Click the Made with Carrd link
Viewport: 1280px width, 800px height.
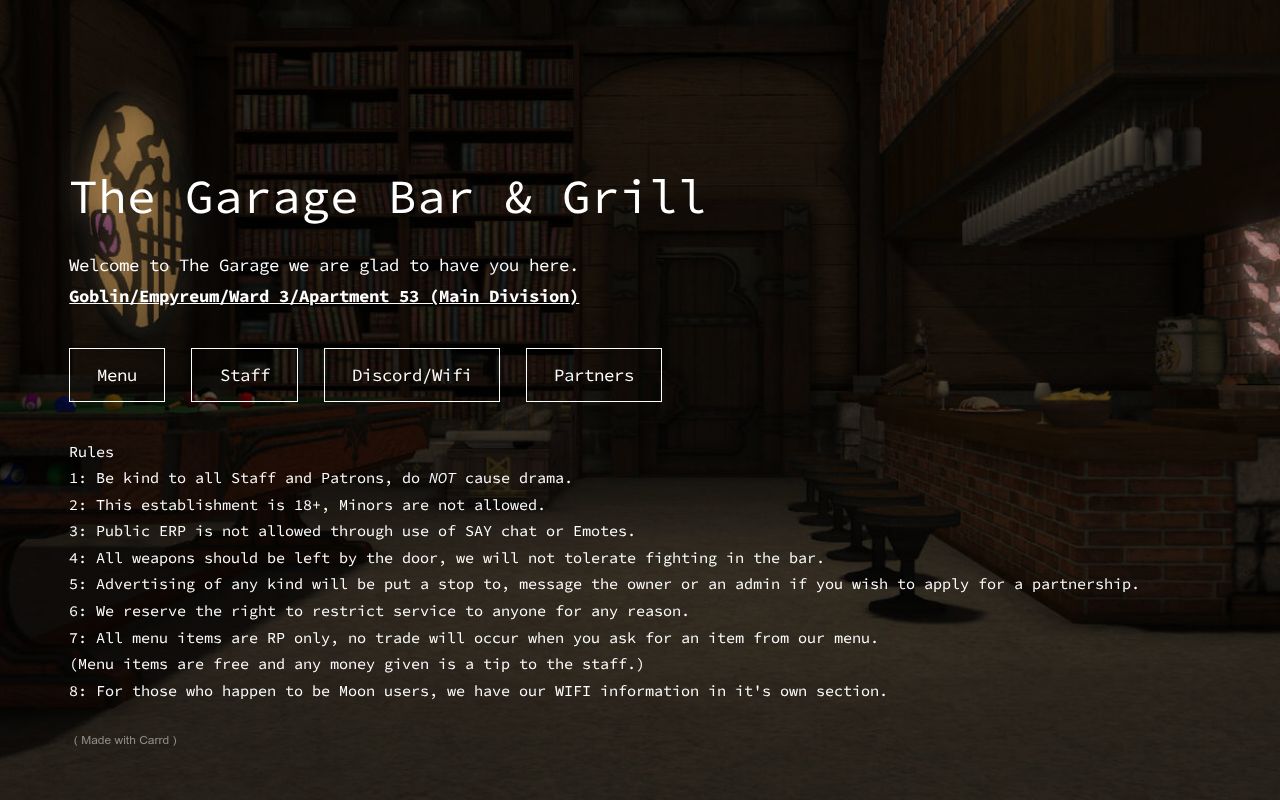click(123, 740)
